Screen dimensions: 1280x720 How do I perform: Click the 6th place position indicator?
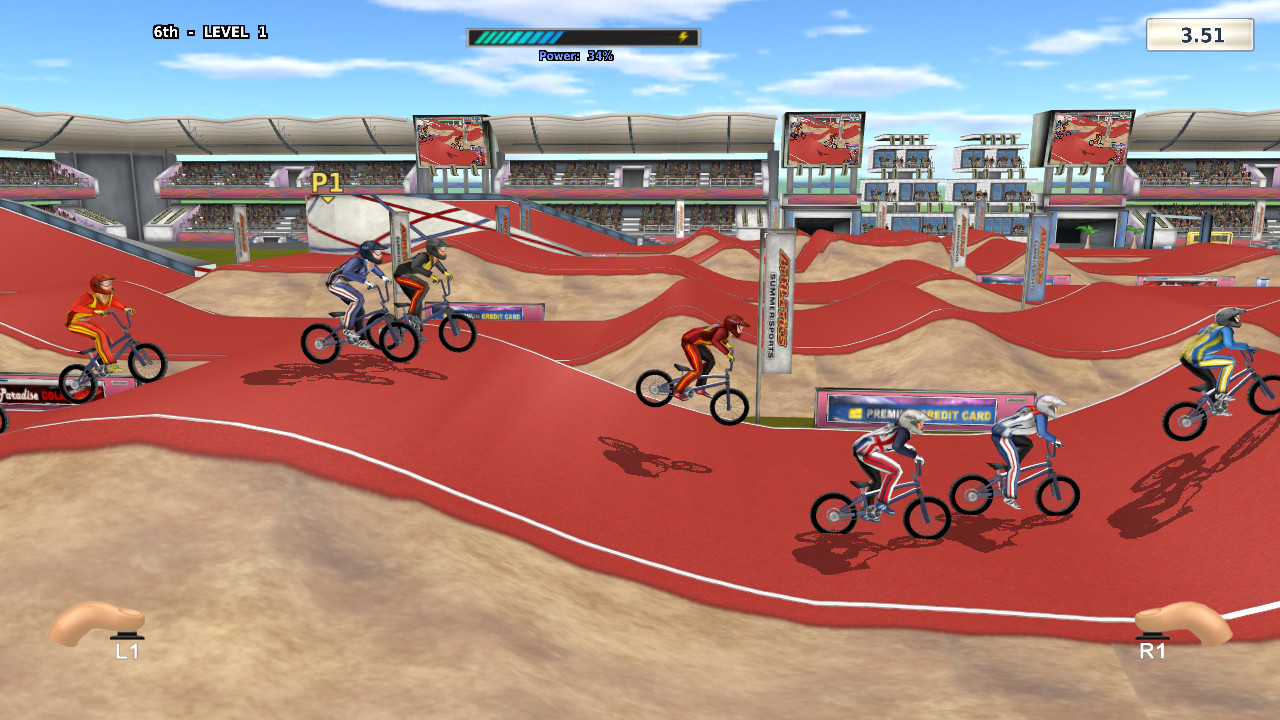pos(164,31)
